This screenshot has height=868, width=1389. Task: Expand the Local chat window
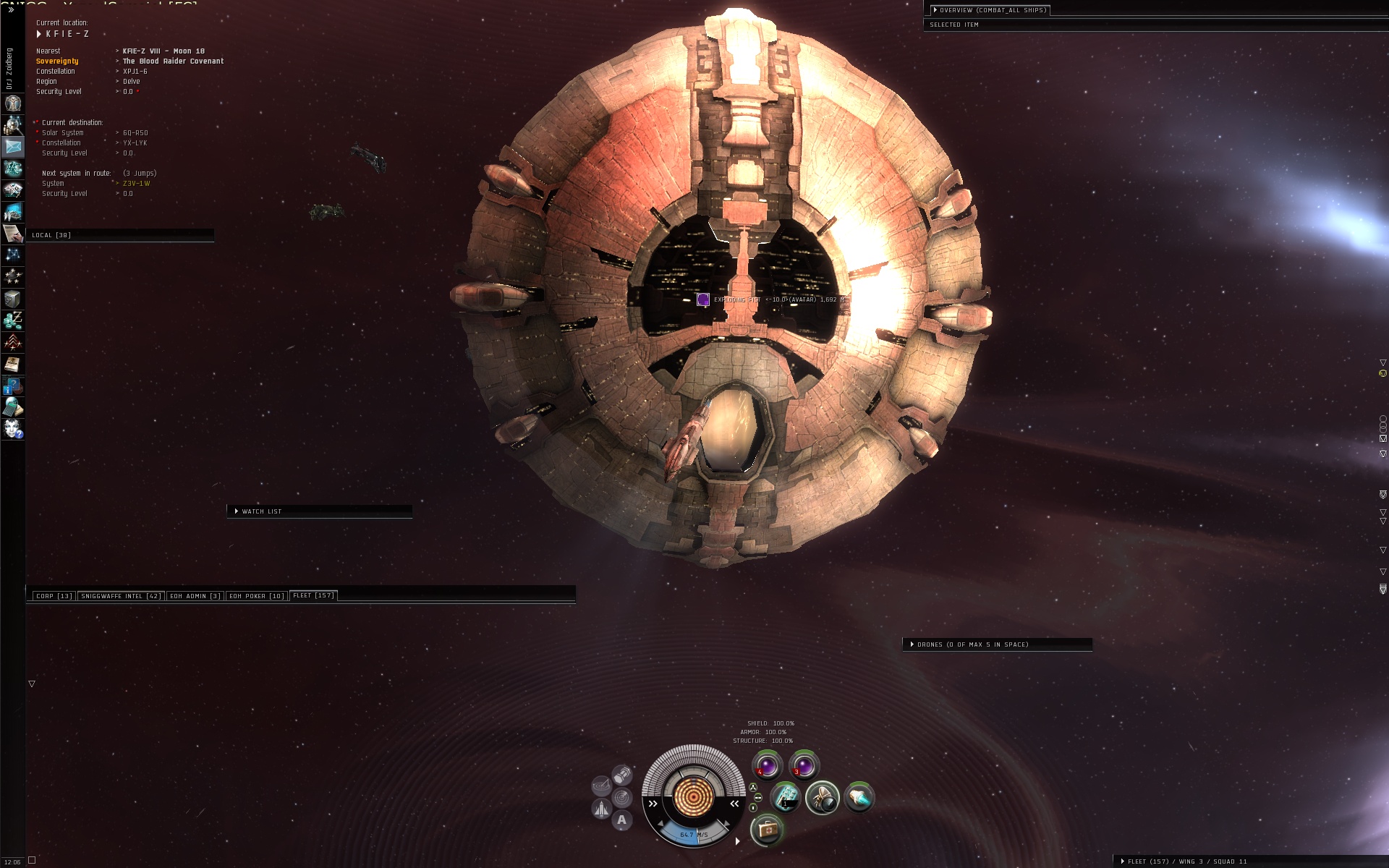click(51, 235)
